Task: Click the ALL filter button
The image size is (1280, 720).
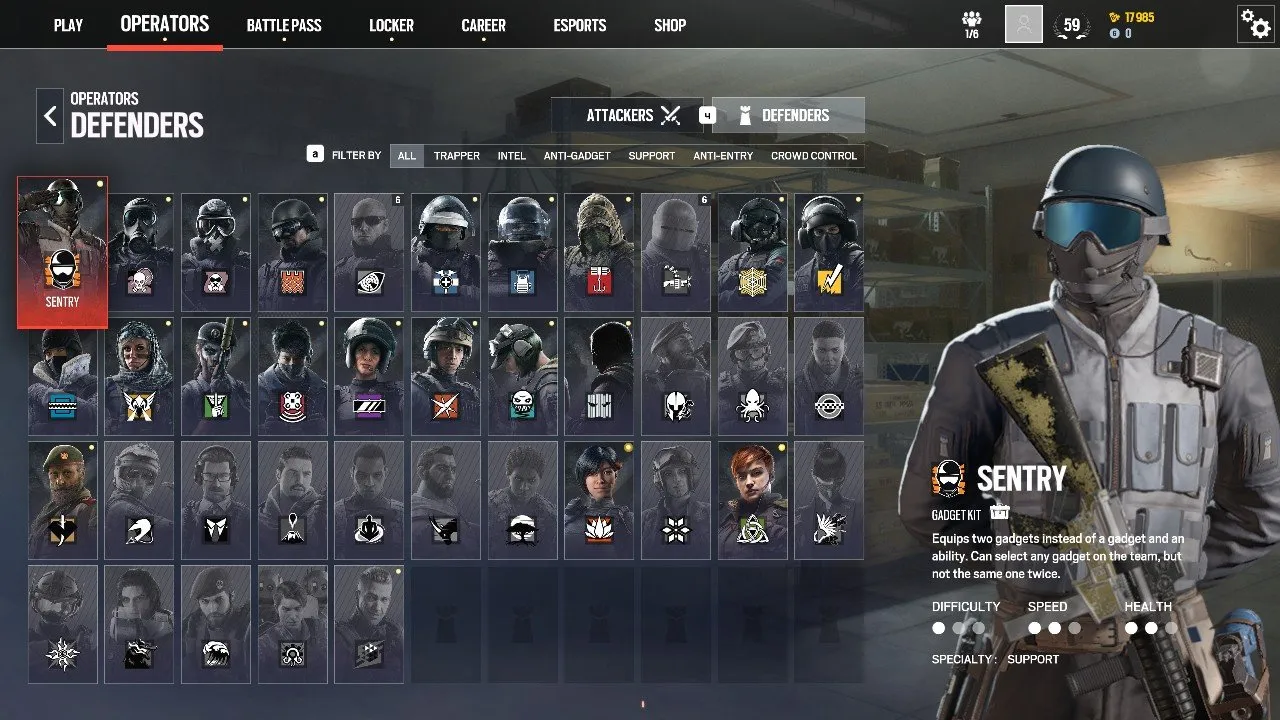Action: tap(406, 156)
